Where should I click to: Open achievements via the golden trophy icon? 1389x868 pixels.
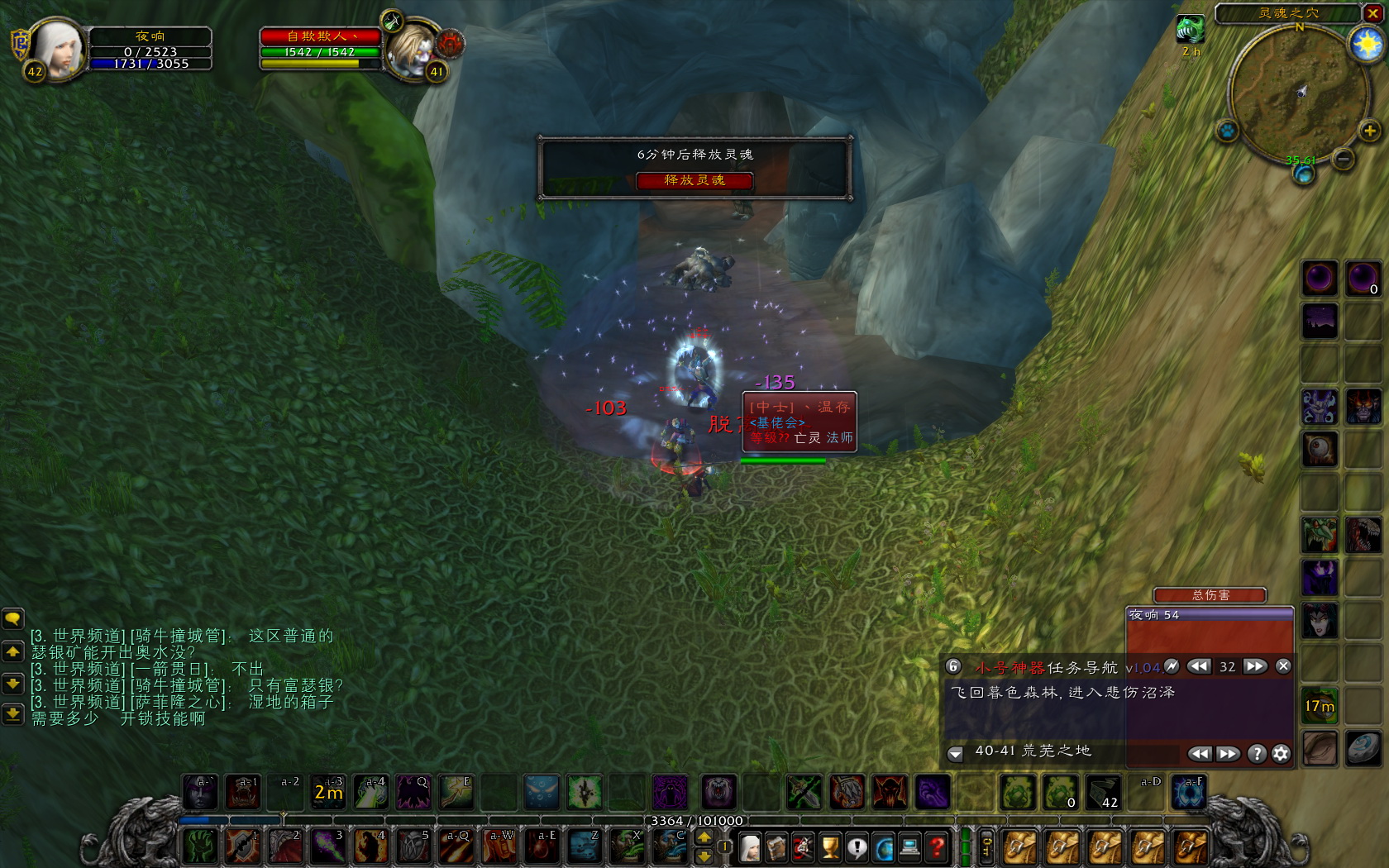pyautogui.click(x=828, y=847)
